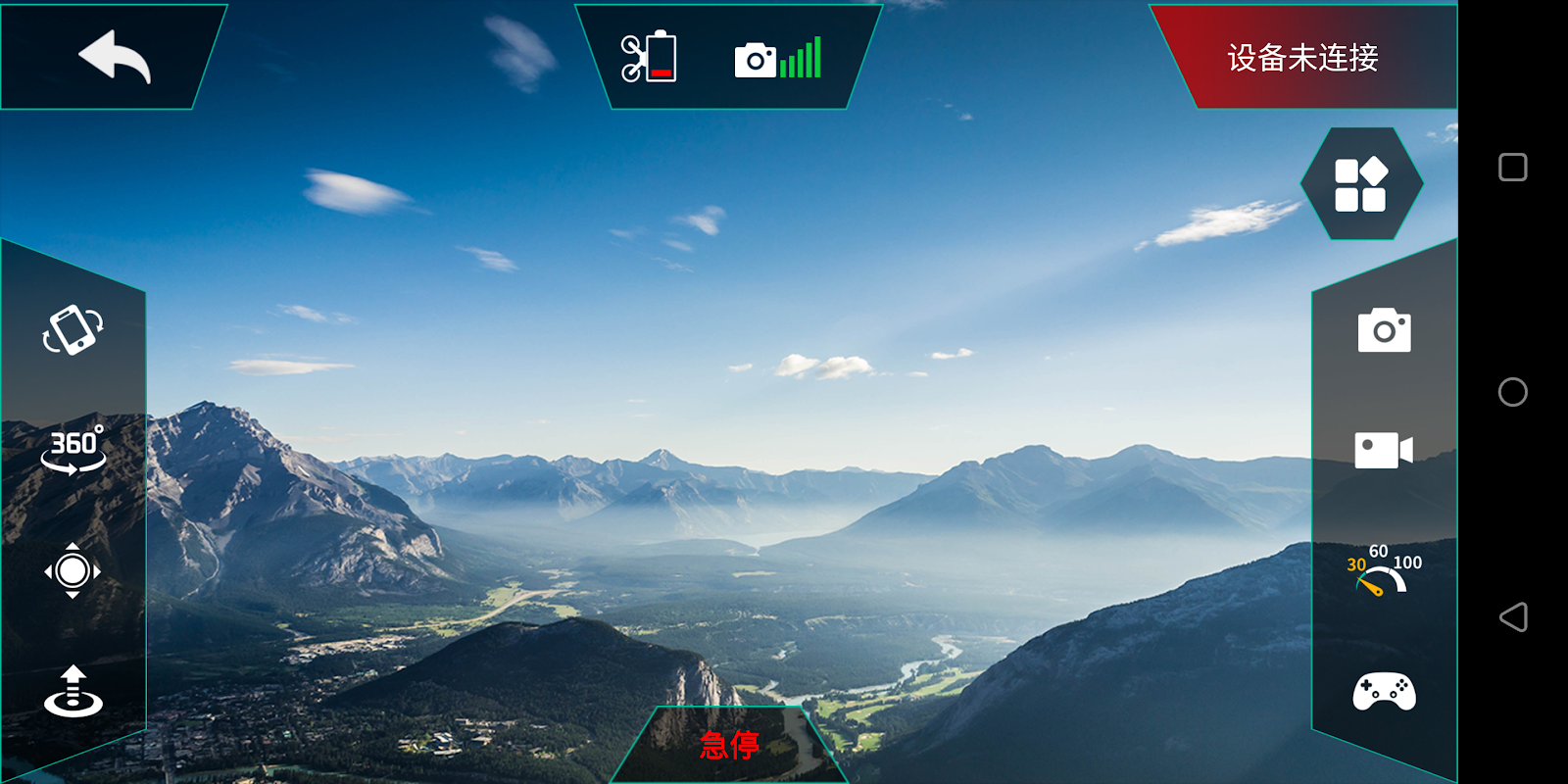
Task: Open Android recent apps square button
Action: click(x=1512, y=168)
